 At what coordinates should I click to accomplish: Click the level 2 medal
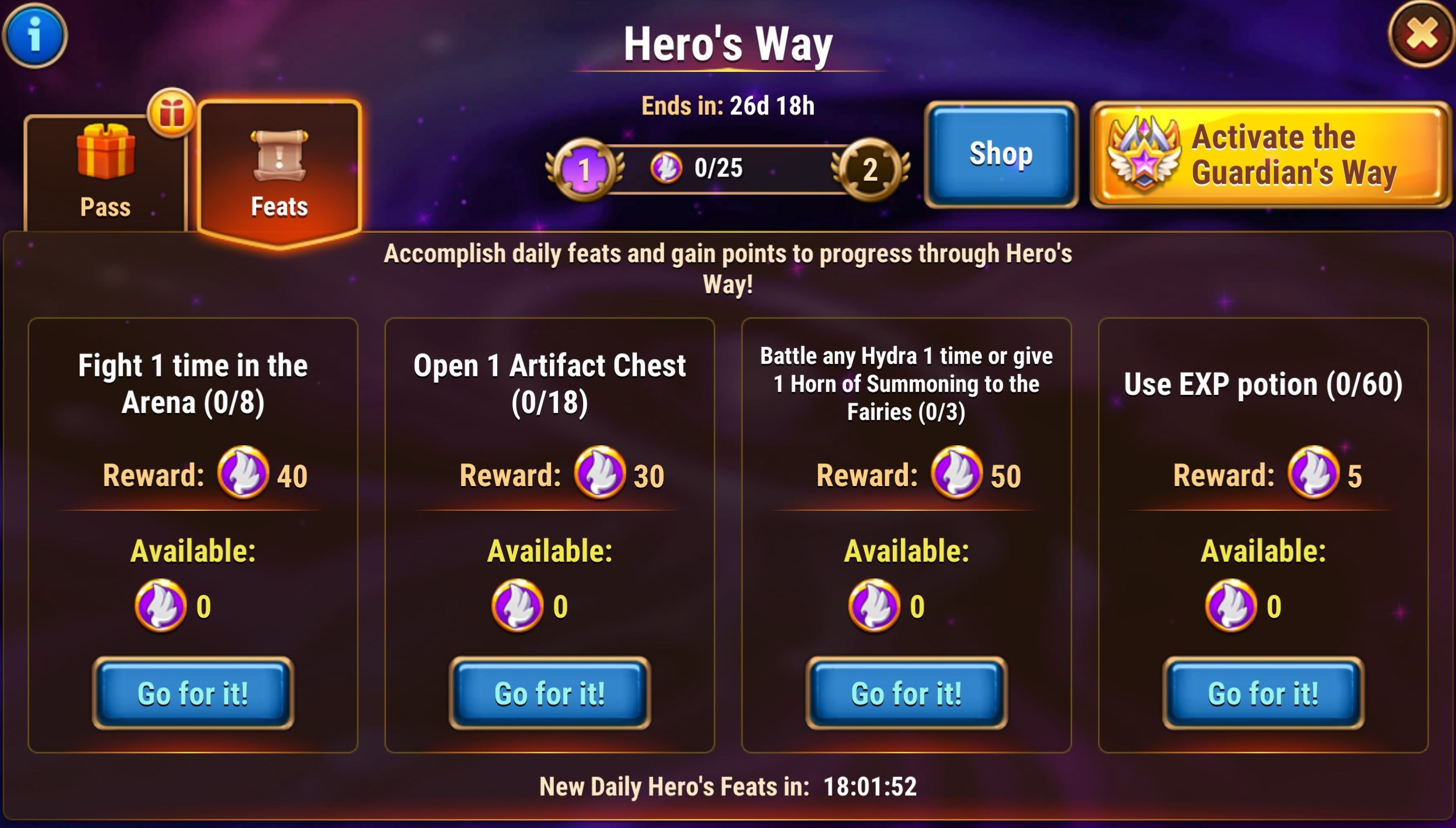[x=870, y=169]
